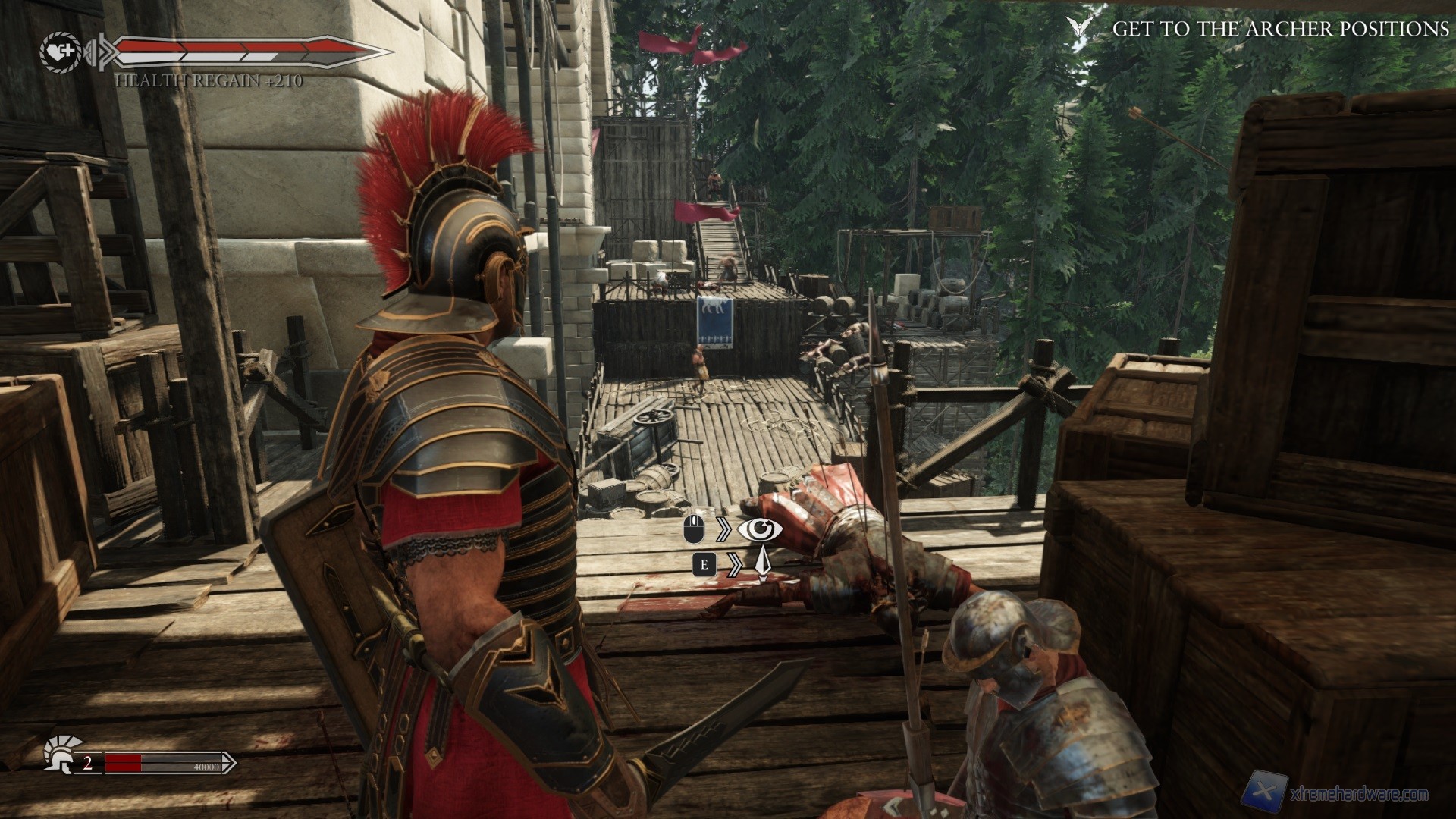This screenshot has width=1456, height=819.
Task: Pick the pilum spear pickup icon
Action: click(x=761, y=565)
